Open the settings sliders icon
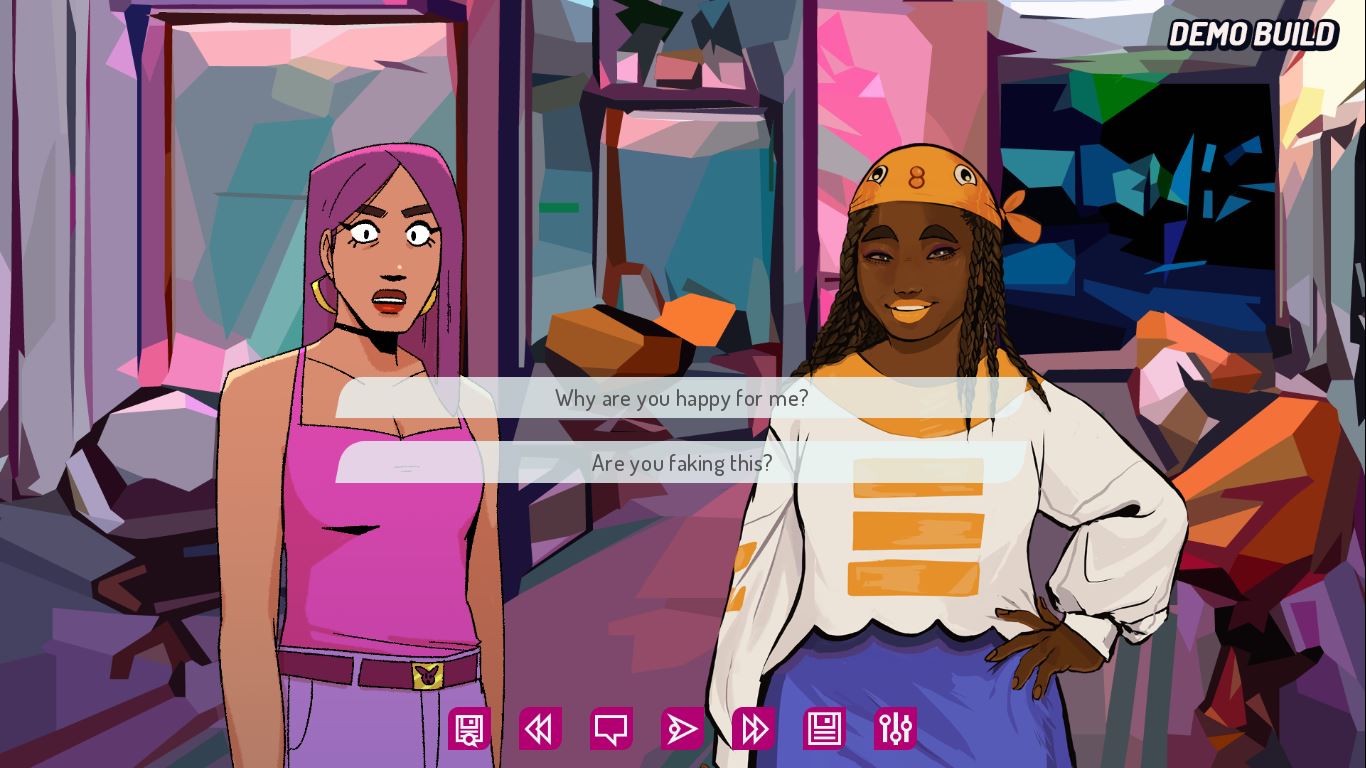1366x768 pixels. point(895,729)
